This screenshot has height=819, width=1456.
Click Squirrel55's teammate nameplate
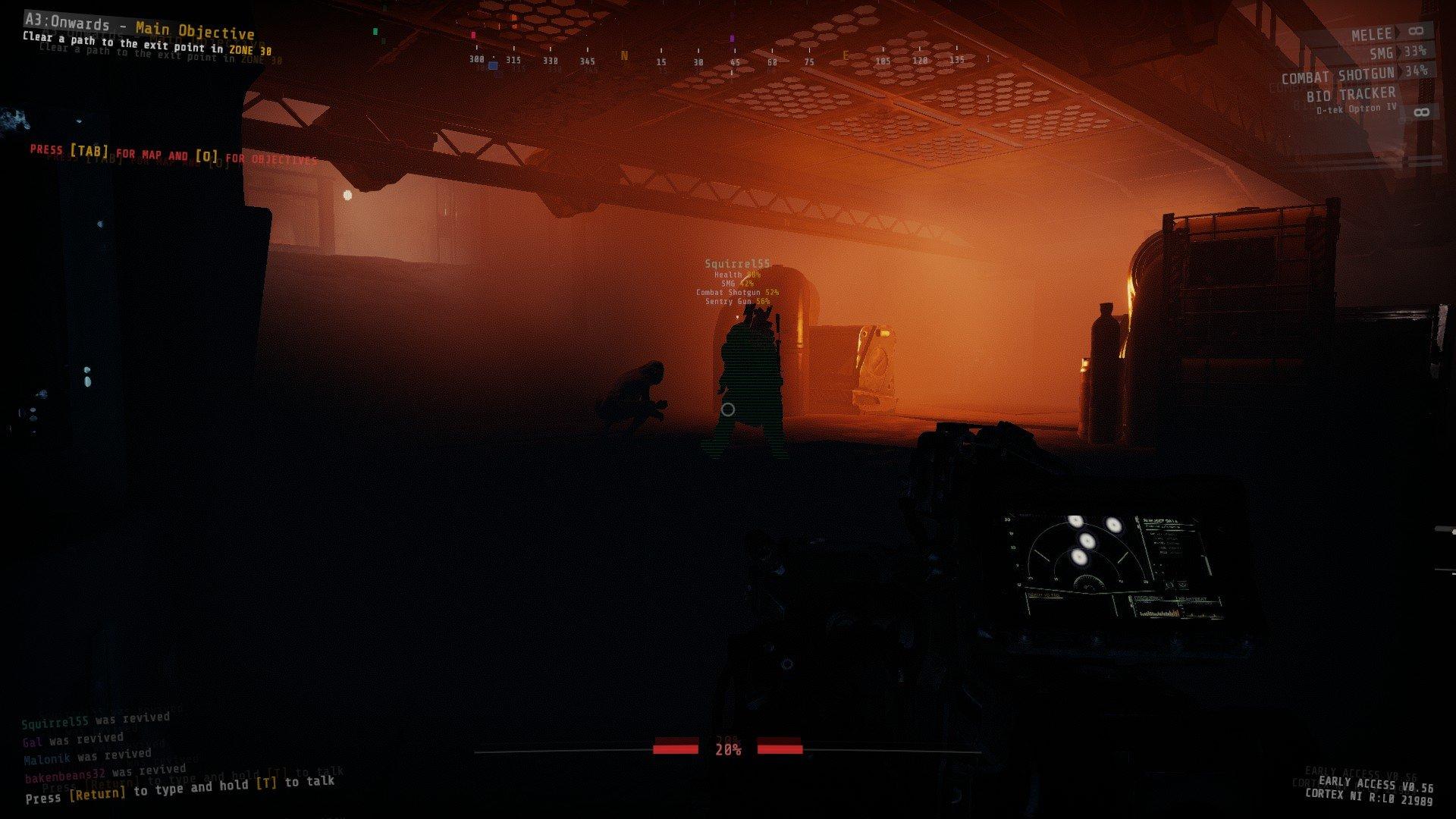(x=737, y=264)
